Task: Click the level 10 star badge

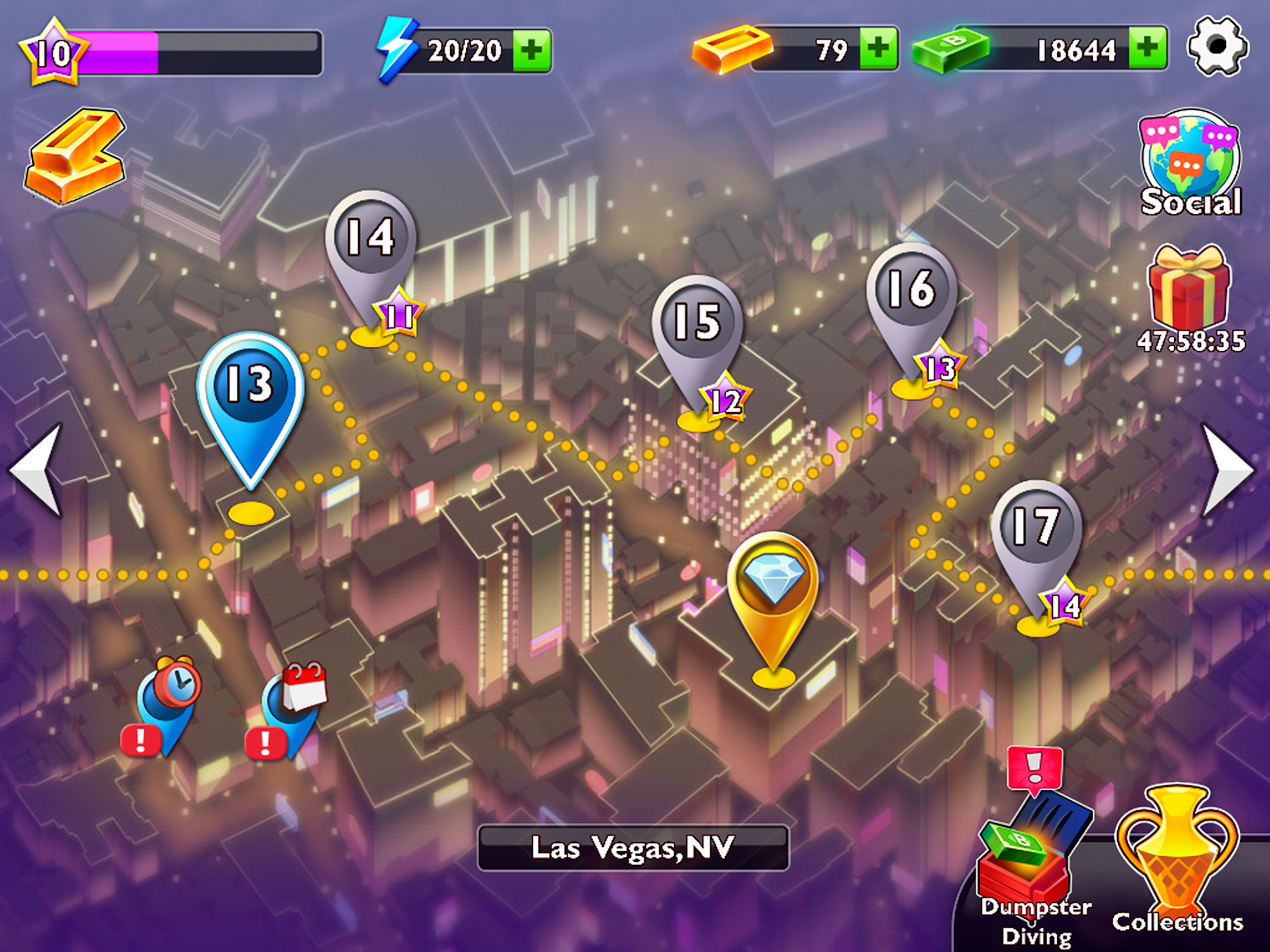Action: point(54,52)
